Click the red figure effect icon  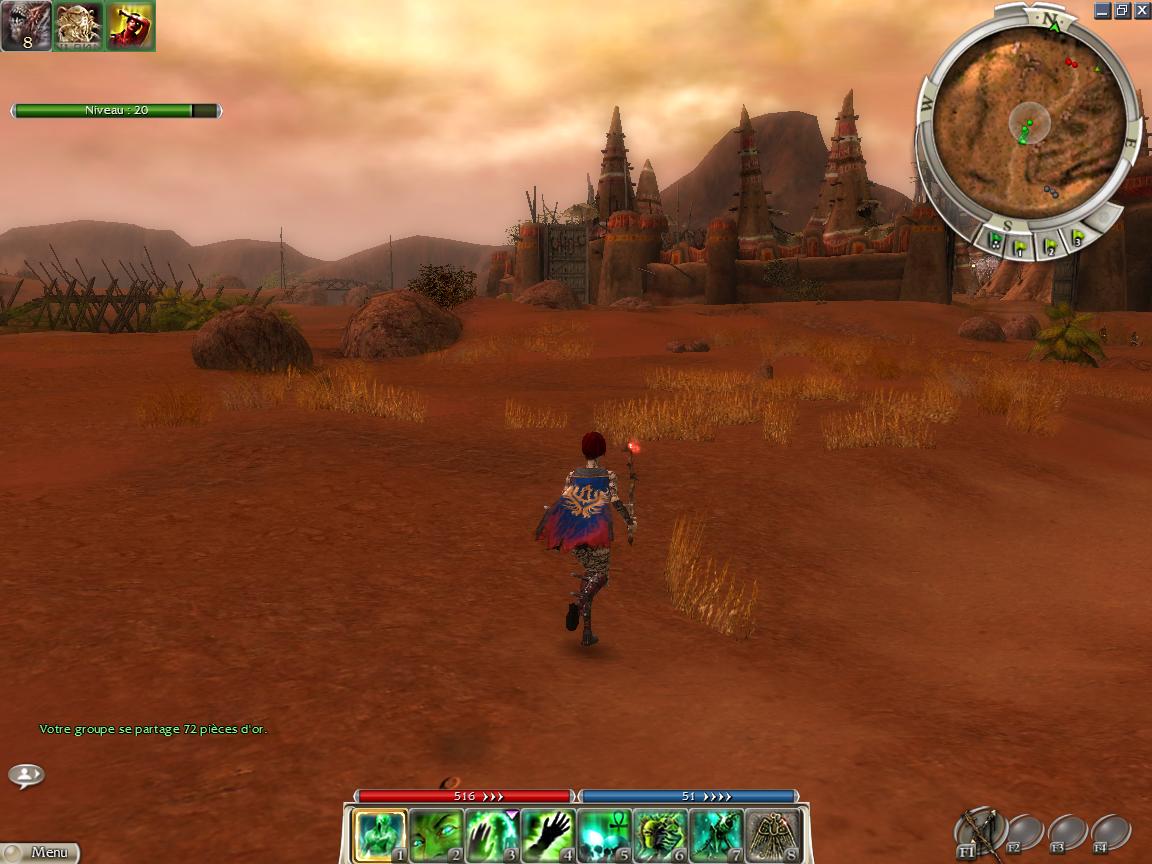coord(130,26)
